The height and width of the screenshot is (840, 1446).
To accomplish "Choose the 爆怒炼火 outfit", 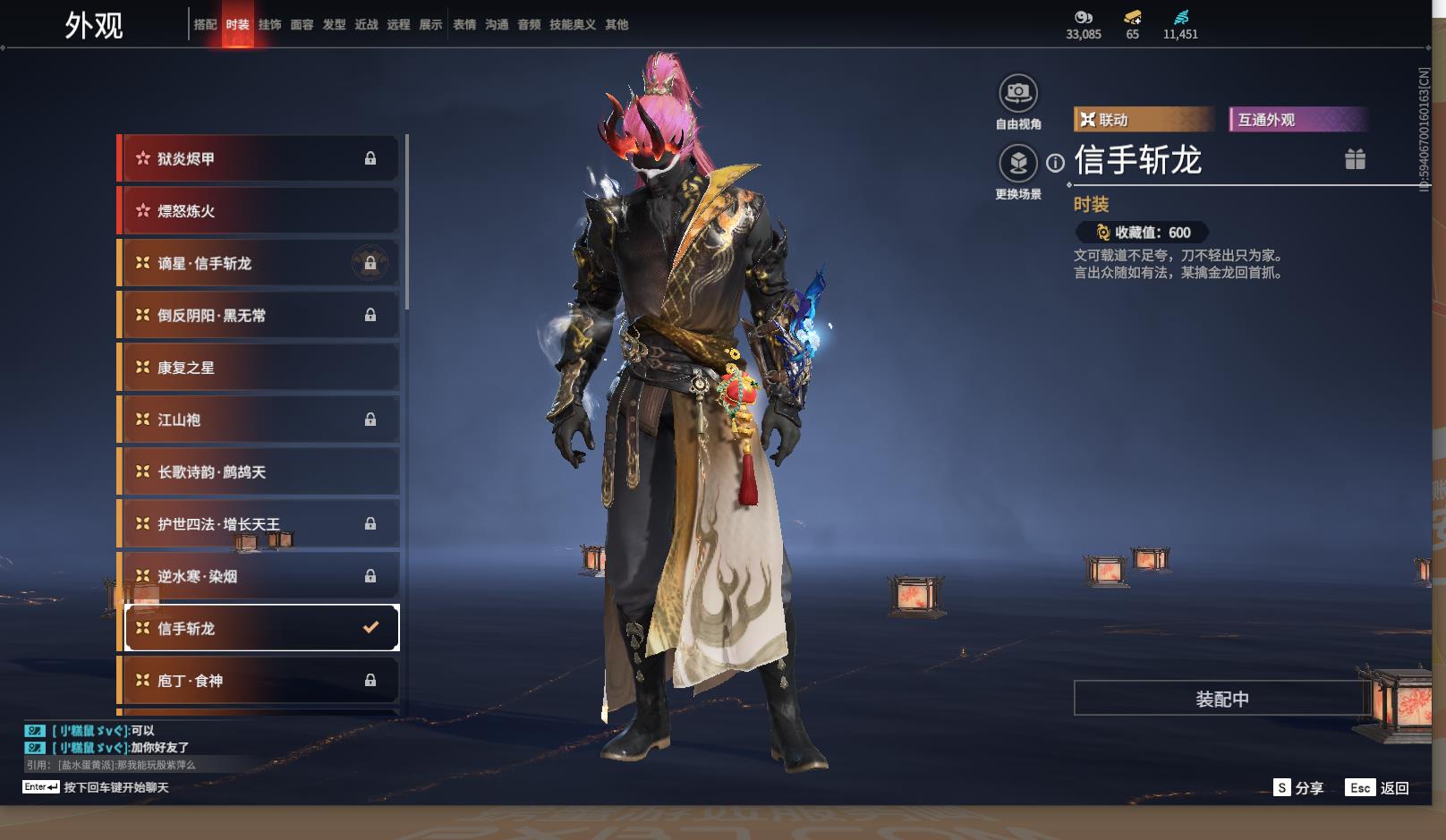I will click(259, 211).
